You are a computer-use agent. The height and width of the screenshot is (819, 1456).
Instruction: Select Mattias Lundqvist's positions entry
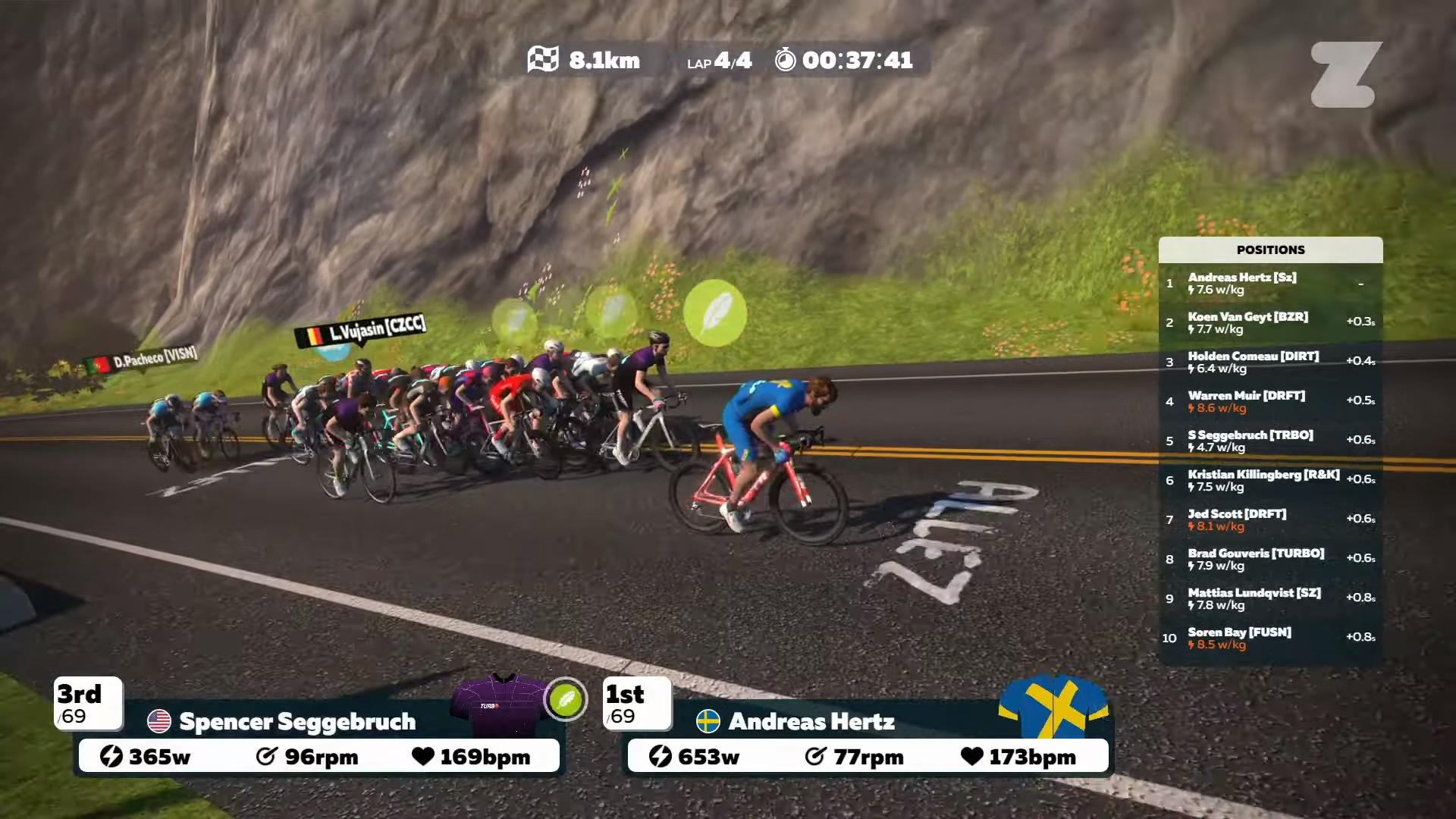point(1270,599)
